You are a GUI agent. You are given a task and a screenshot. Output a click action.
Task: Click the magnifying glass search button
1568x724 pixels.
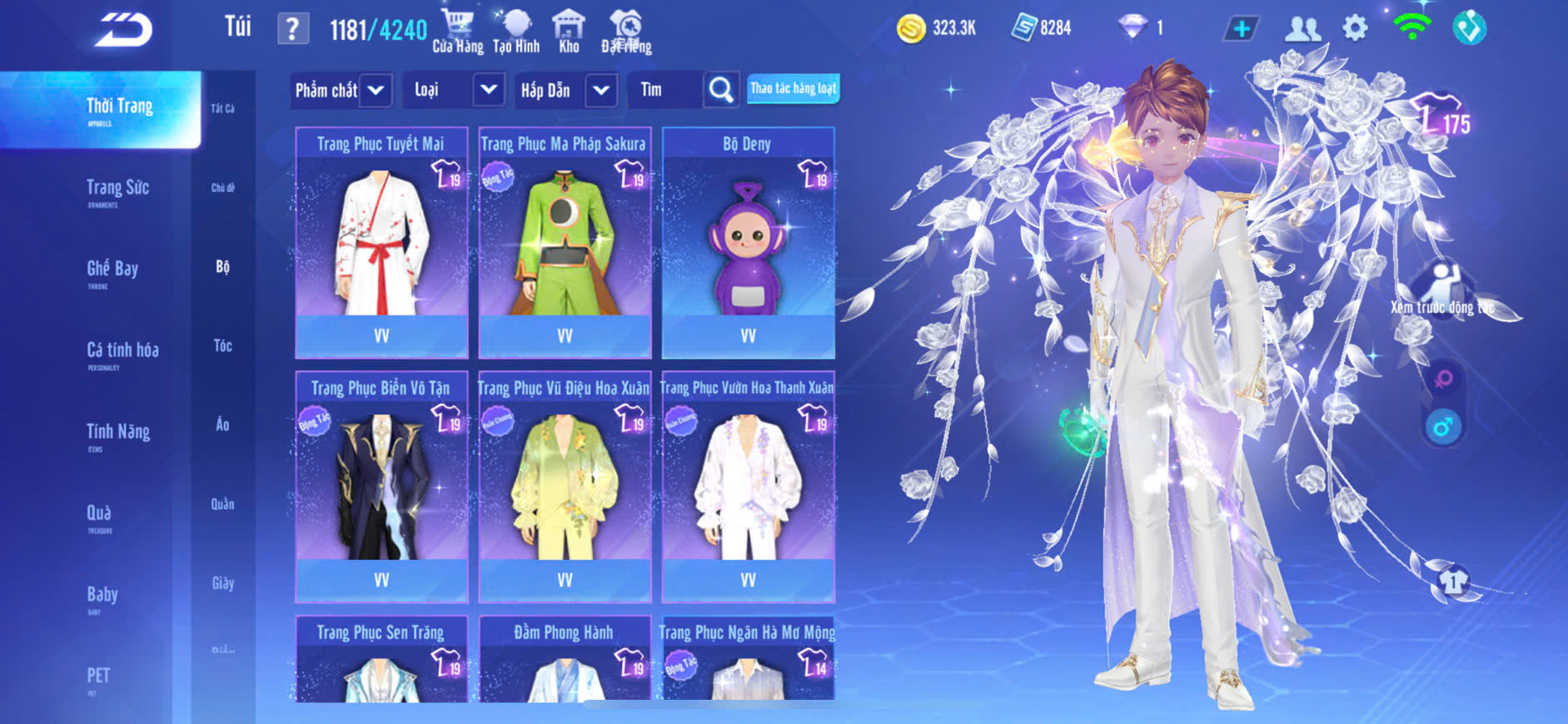(x=720, y=90)
